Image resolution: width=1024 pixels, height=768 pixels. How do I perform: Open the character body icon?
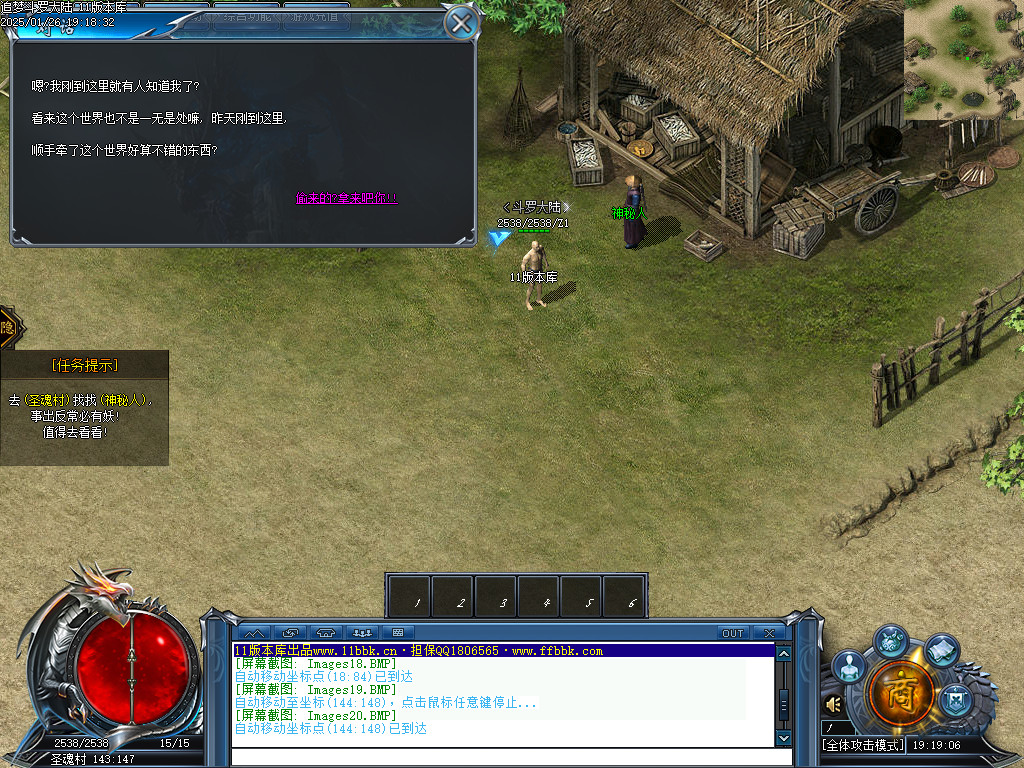[x=849, y=666]
